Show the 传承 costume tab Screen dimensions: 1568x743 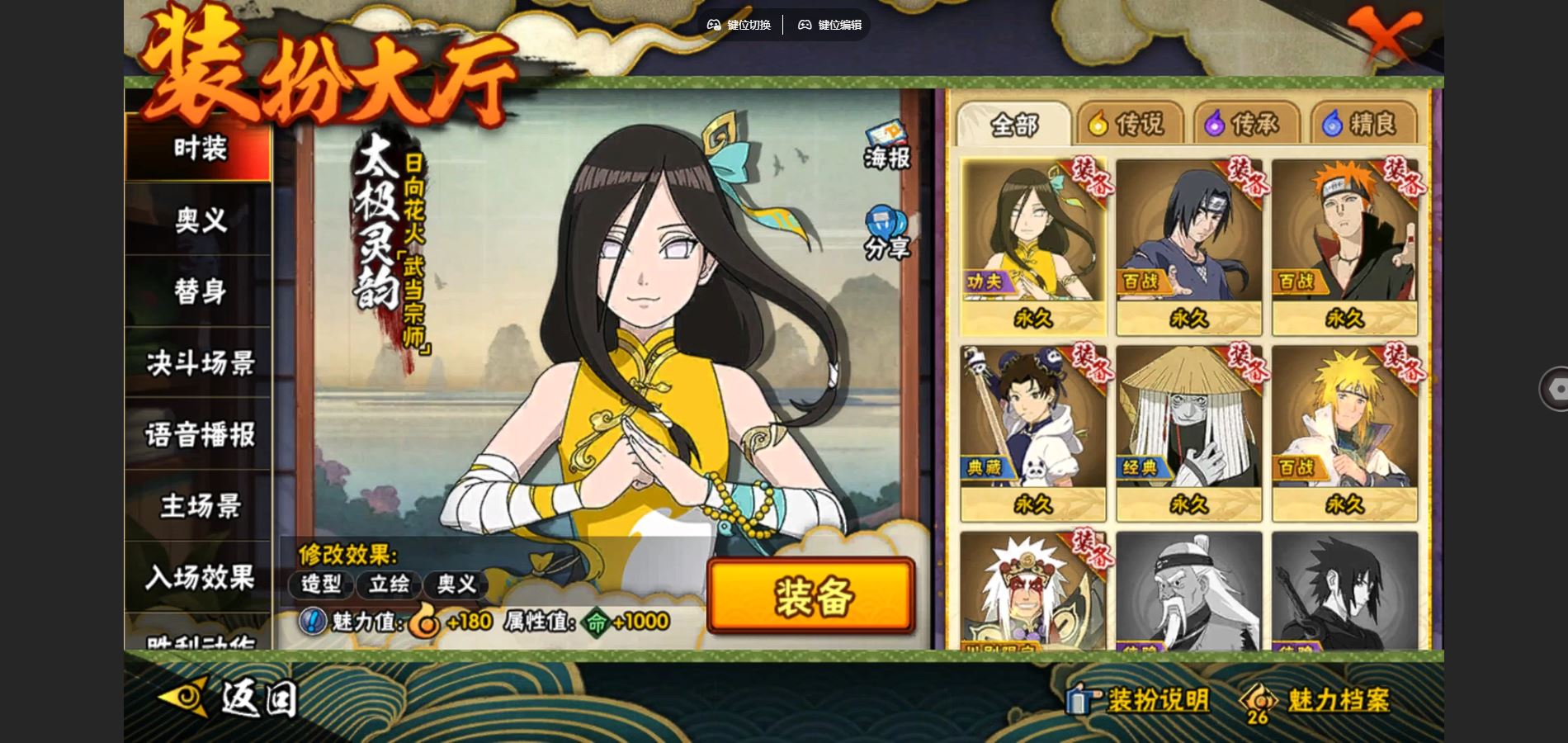pos(1244,125)
